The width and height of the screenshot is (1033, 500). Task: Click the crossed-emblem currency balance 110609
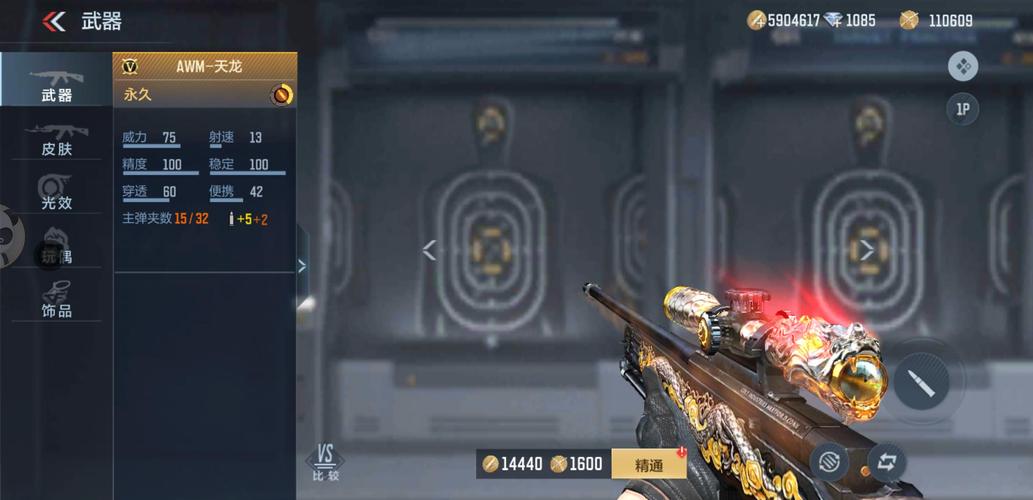pyautogui.click(x=938, y=20)
